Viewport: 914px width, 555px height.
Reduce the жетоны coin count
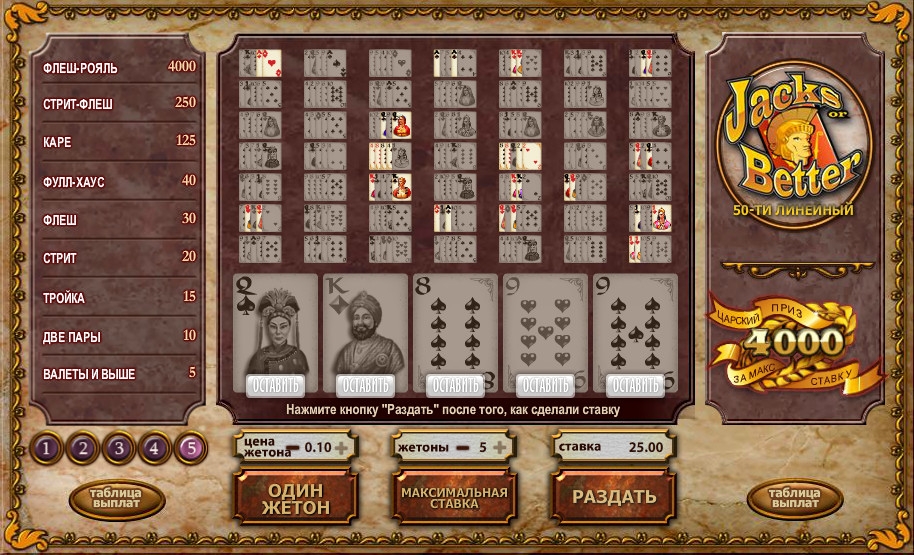click(x=461, y=448)
